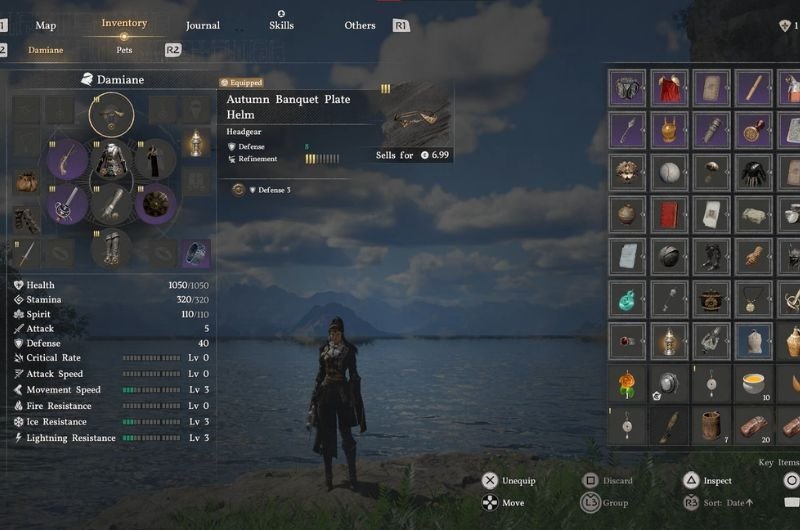Select the Others tab
Viewport: 800px width, 530px height.
point(360,25)
